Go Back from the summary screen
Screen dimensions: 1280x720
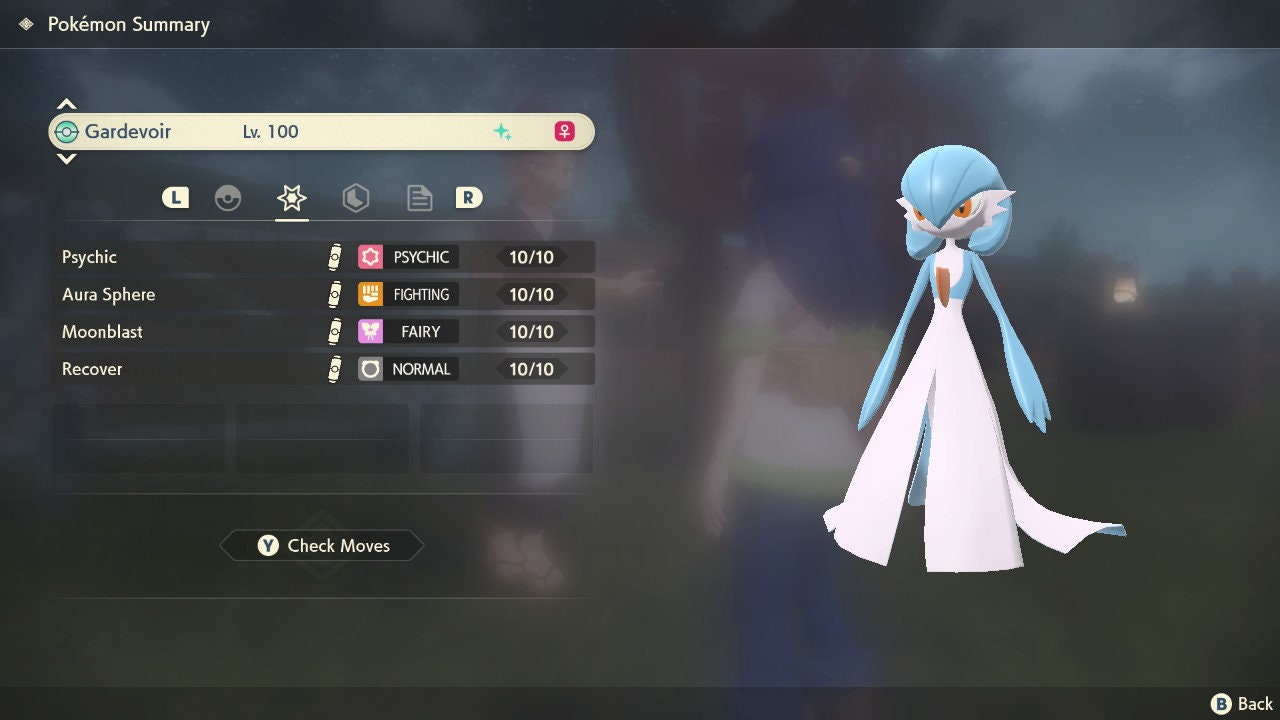tap(1243, 704)
